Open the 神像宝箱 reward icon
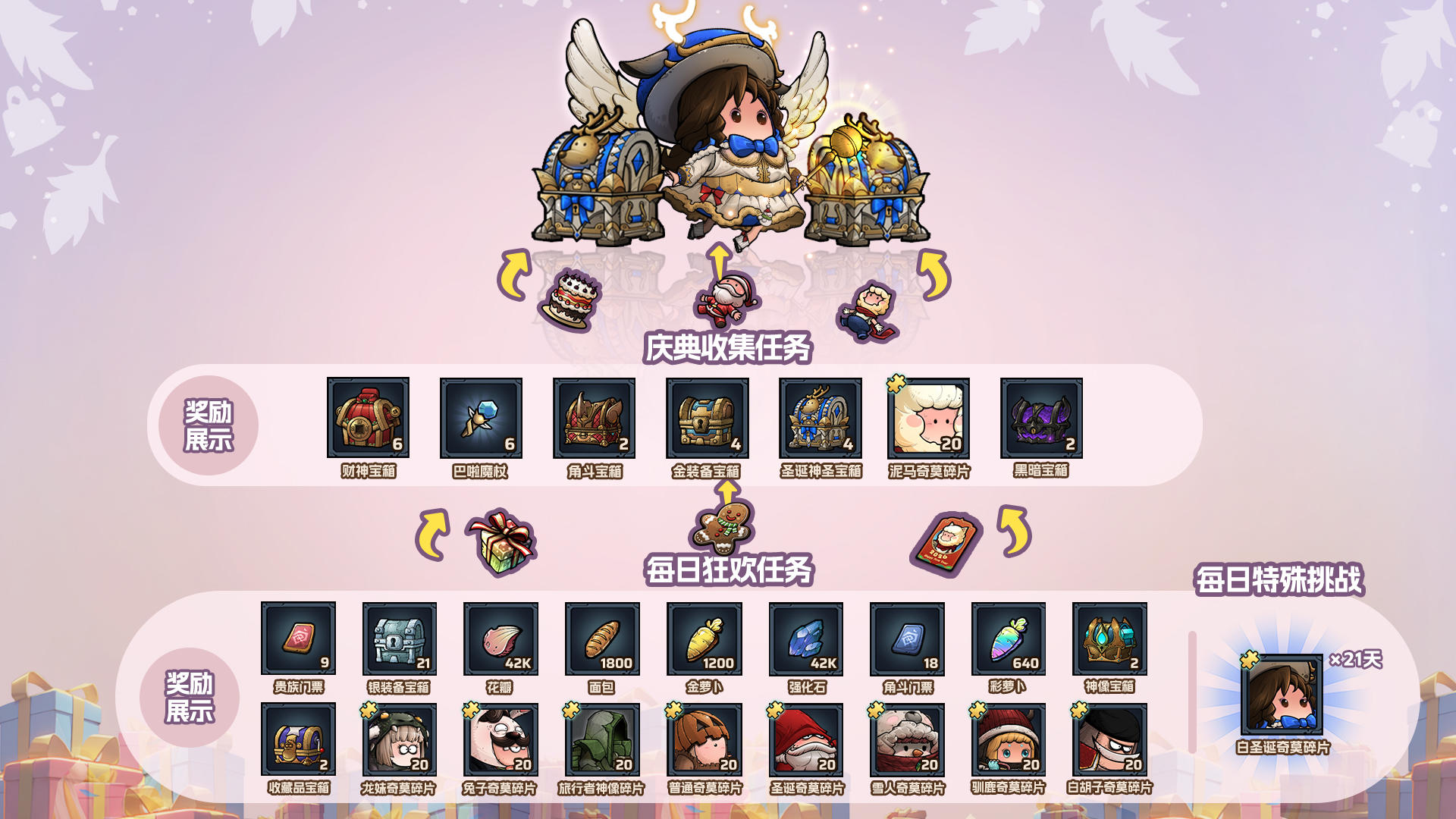 tap(1108, 641)
